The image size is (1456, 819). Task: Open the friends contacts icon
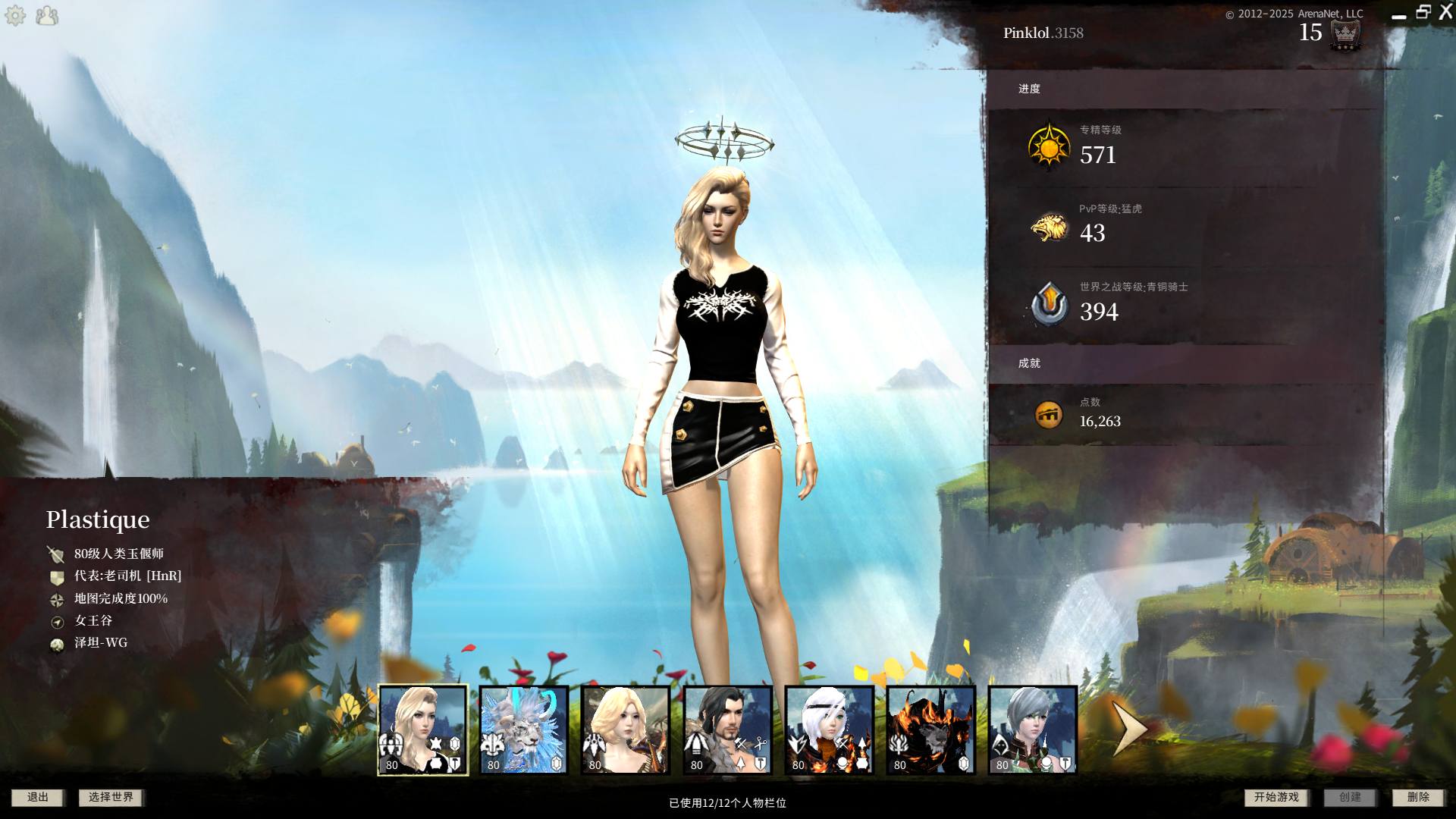47,15
